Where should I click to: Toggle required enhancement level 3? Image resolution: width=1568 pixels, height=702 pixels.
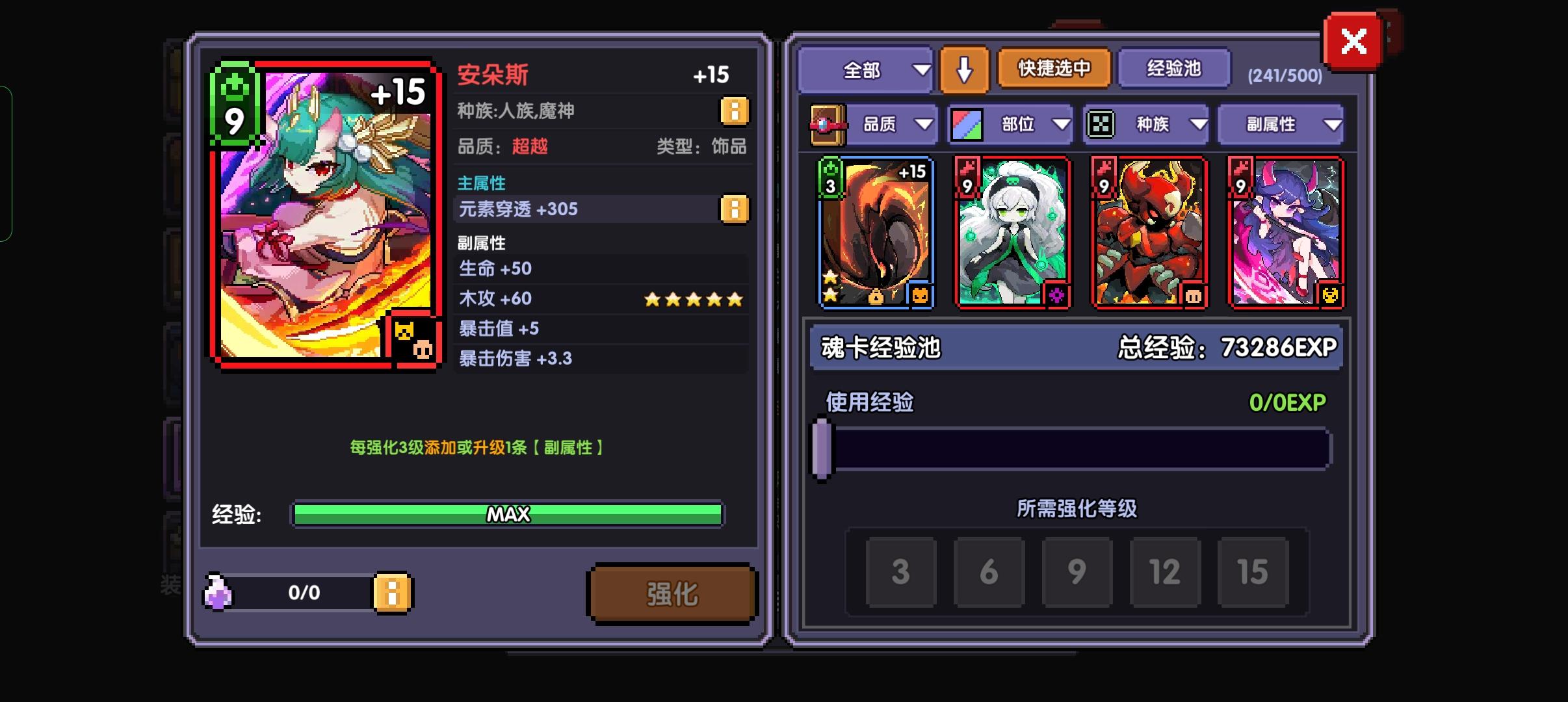[901, 573]
